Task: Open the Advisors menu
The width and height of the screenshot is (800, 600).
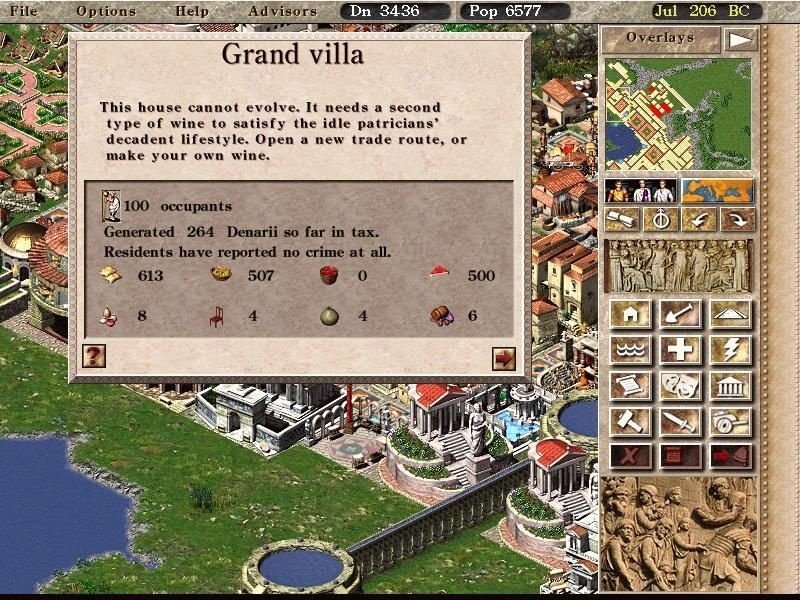Action: point(282,11)
